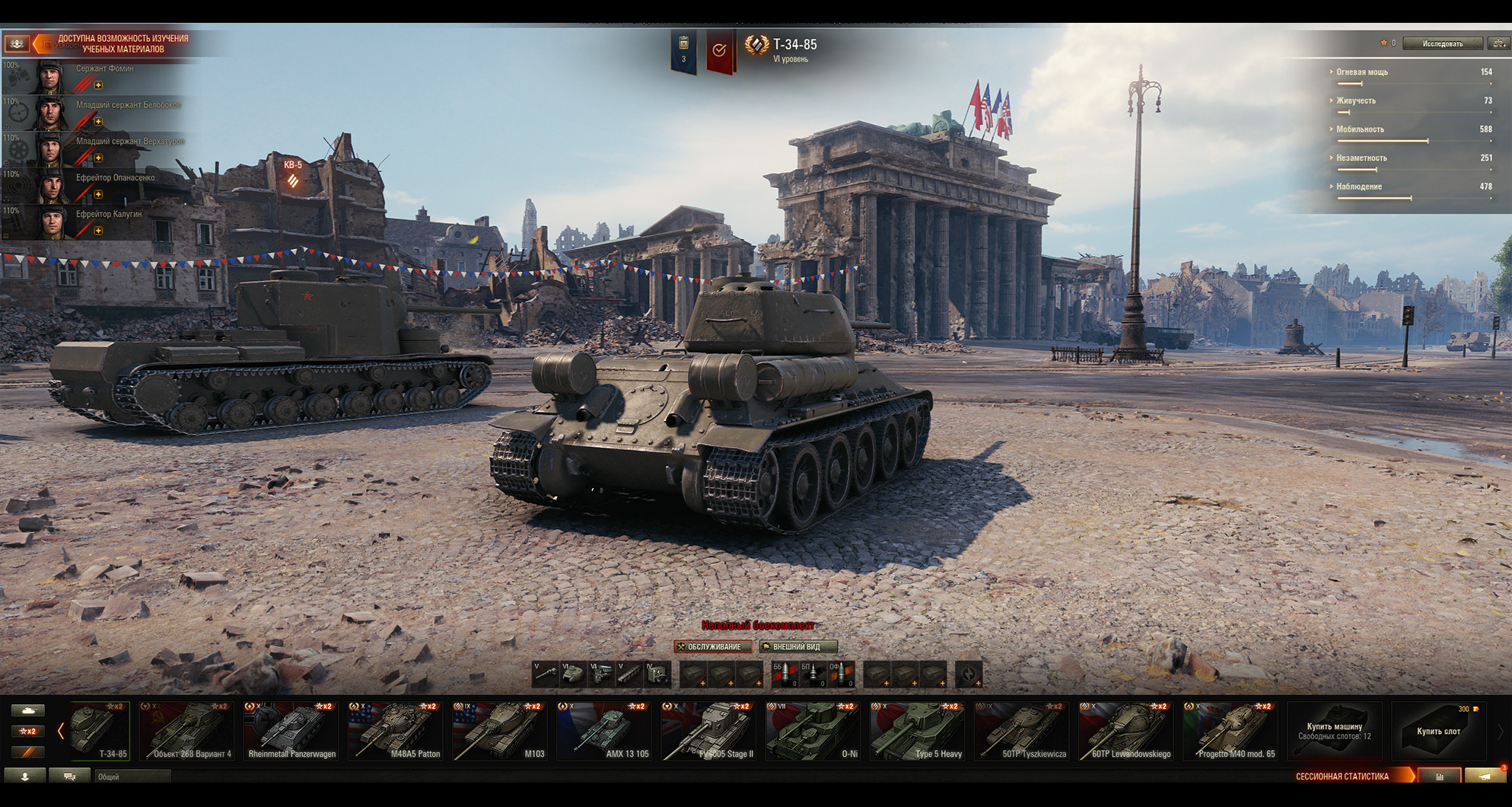Choose the Type 5 Heavy tank
Viewport: 1512px width, 807px height.
pyautogui.click(x=918, y=731)
